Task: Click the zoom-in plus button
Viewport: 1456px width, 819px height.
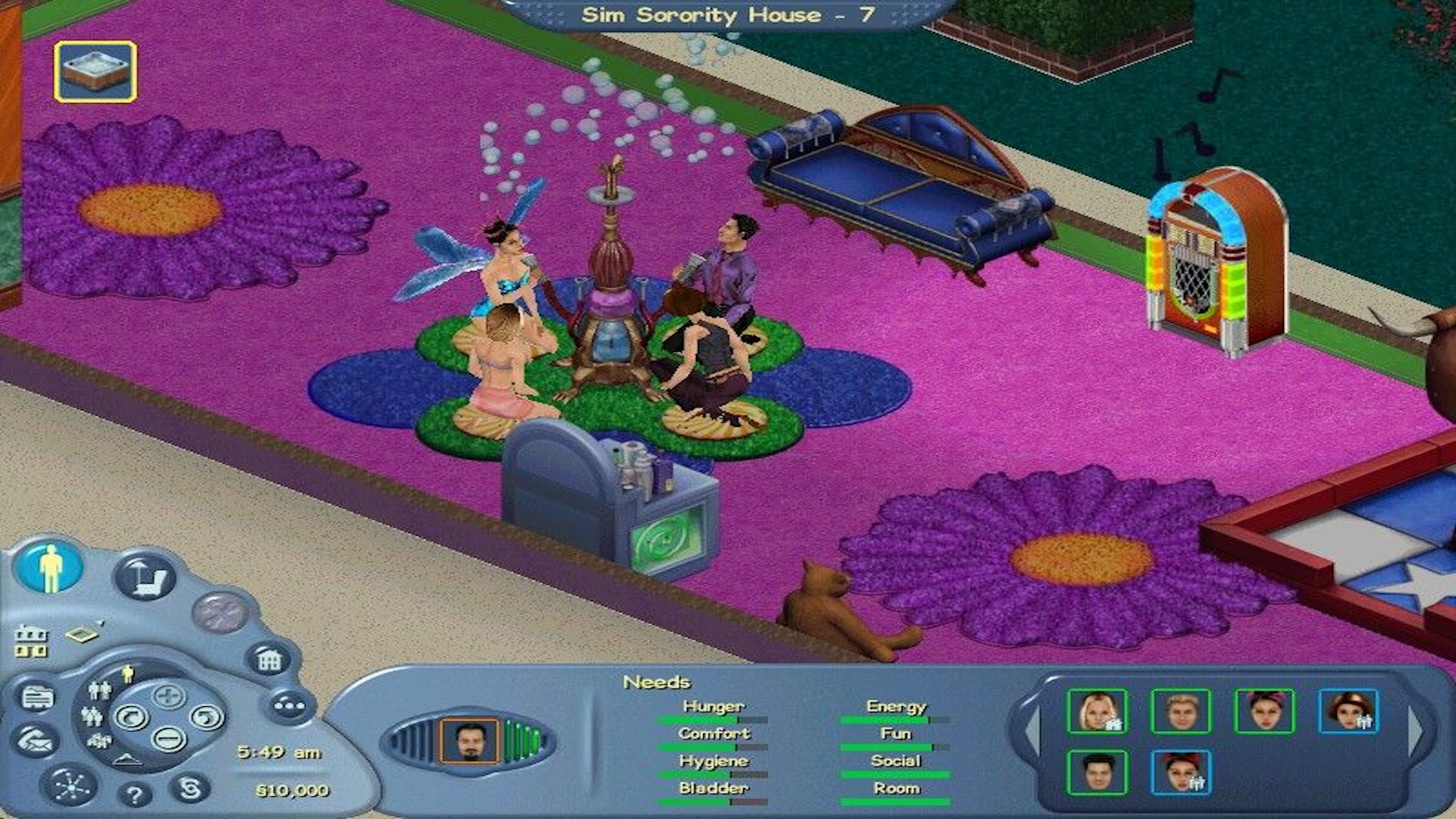Action: pos(168,695)
